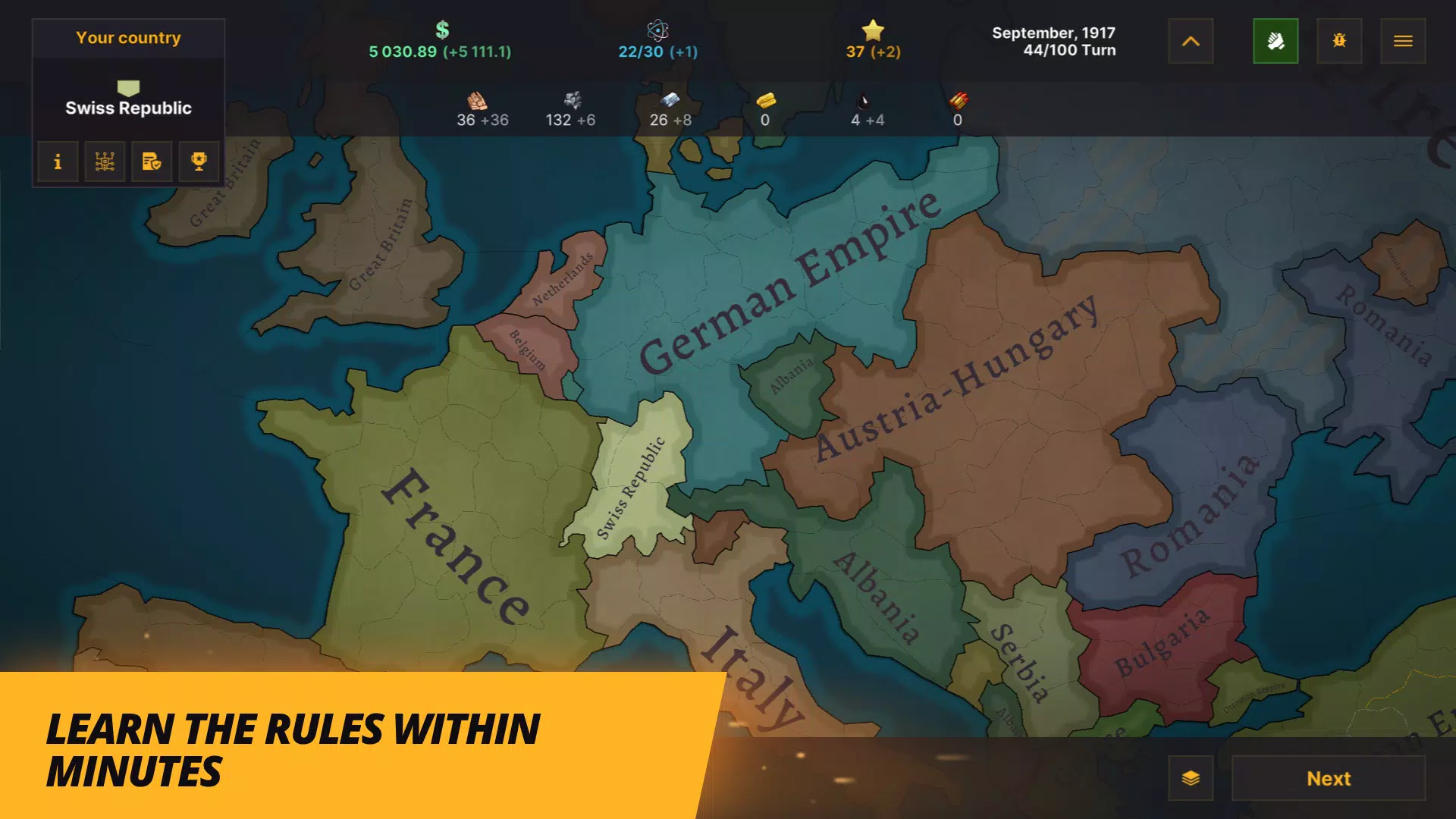
Task: Open the map layers button
Action: (1191, 778)
